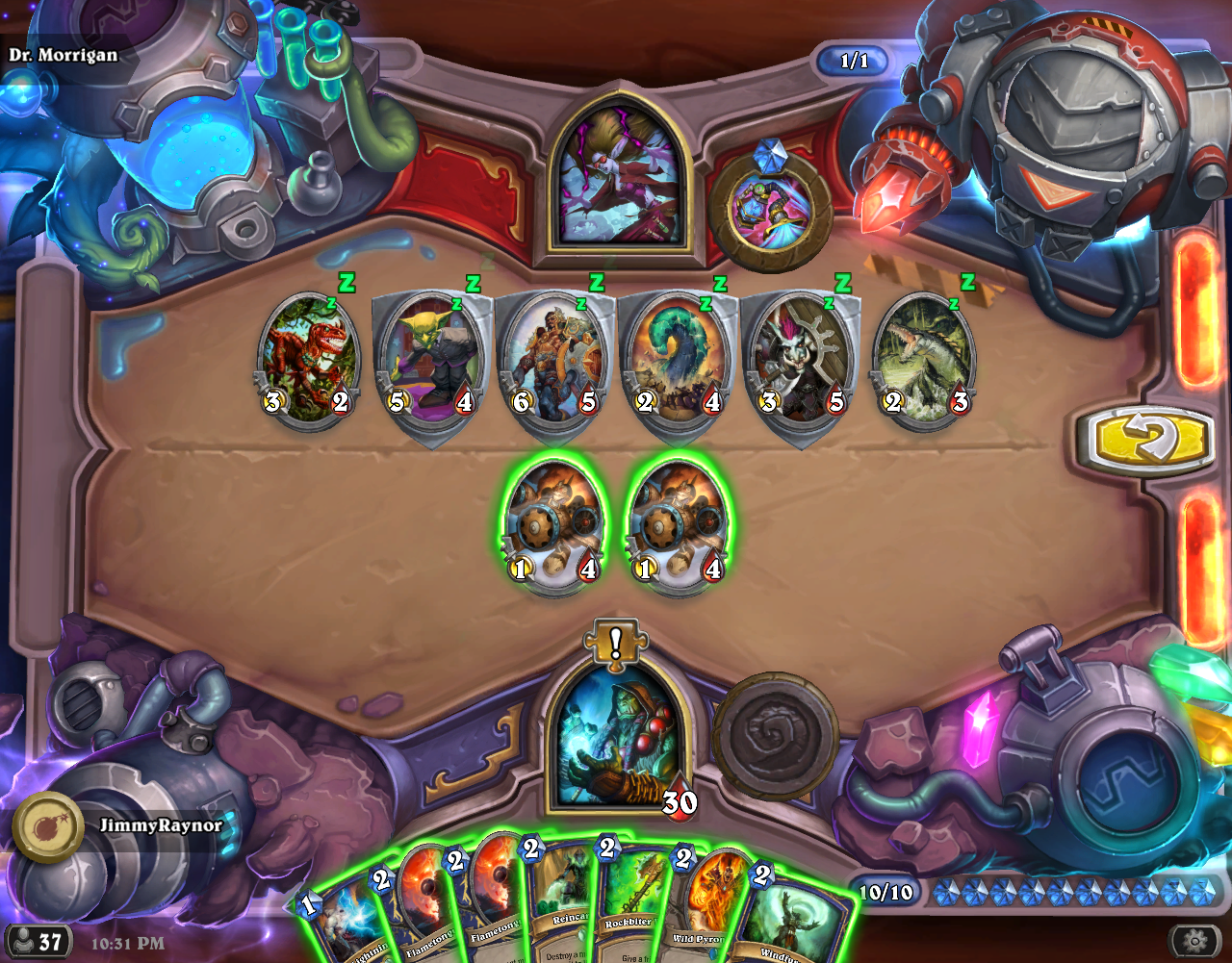Inspect the enemy hero power icon

(770, 210)
